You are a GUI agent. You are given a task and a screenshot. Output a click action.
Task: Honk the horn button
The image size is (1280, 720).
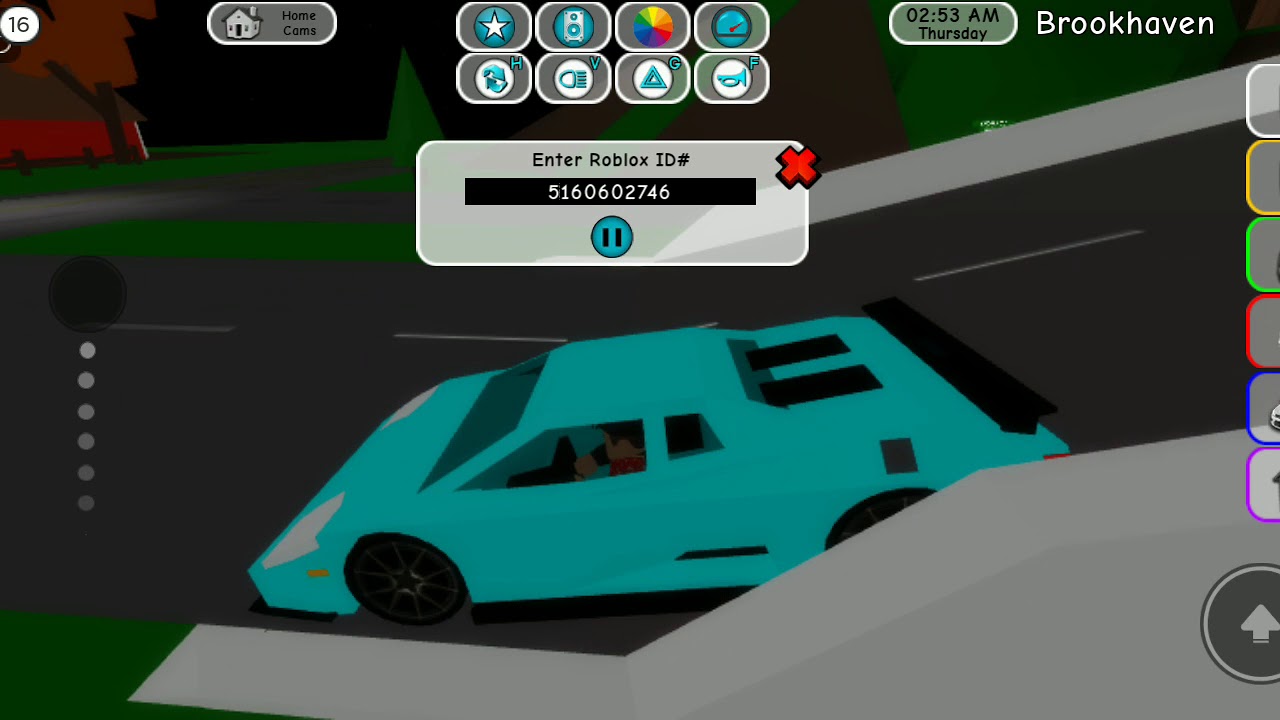pyautogui.click(x=731, y=79)
